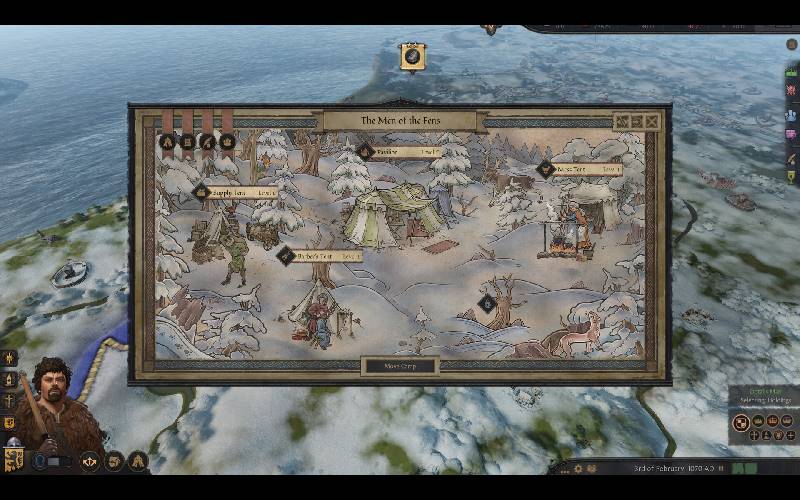Viewport: 800px width, 500px height.
Task: Switch to the first camp tab with tent icon
Action: 168,141
